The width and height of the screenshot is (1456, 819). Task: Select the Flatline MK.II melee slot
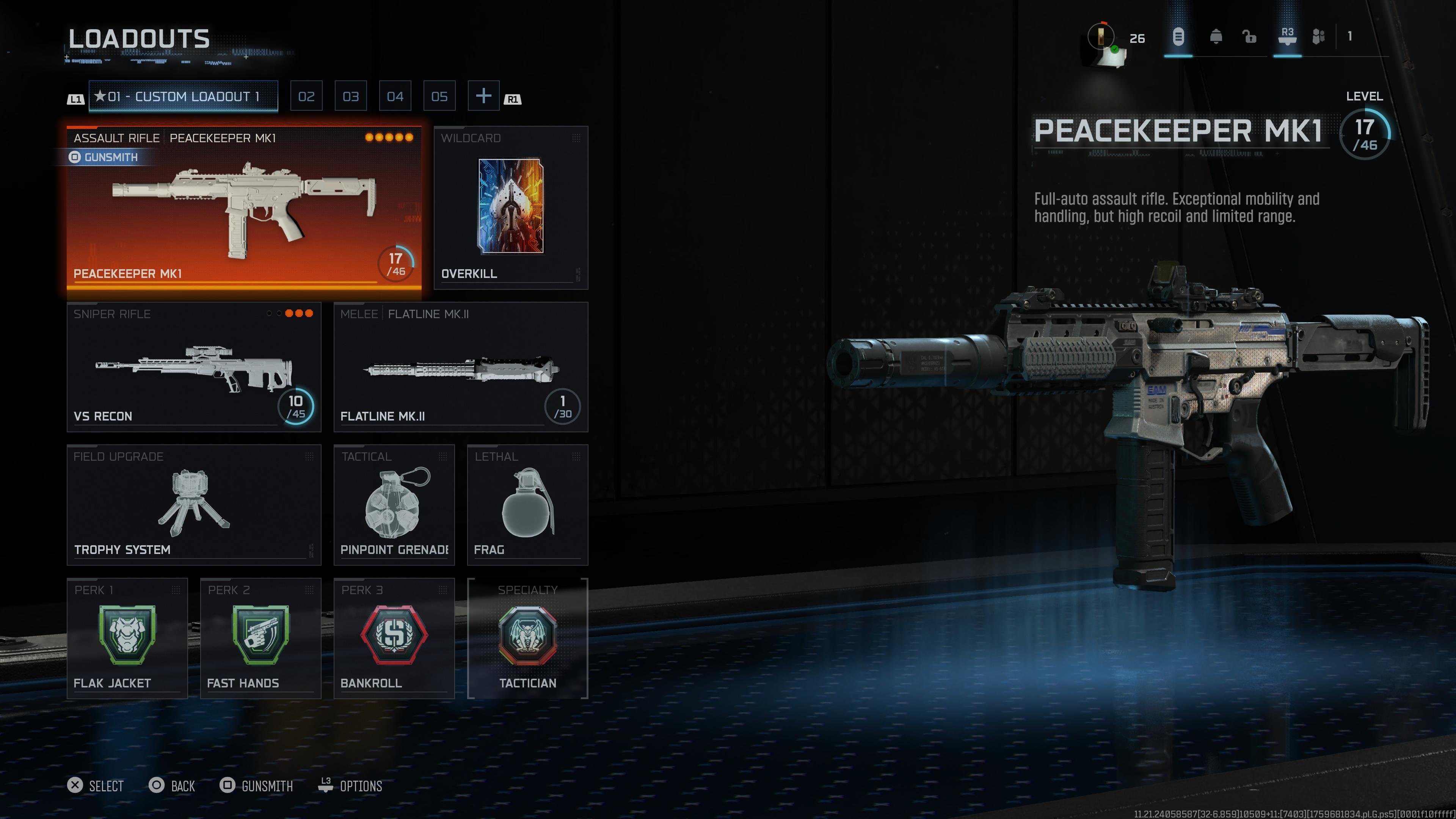461,367
